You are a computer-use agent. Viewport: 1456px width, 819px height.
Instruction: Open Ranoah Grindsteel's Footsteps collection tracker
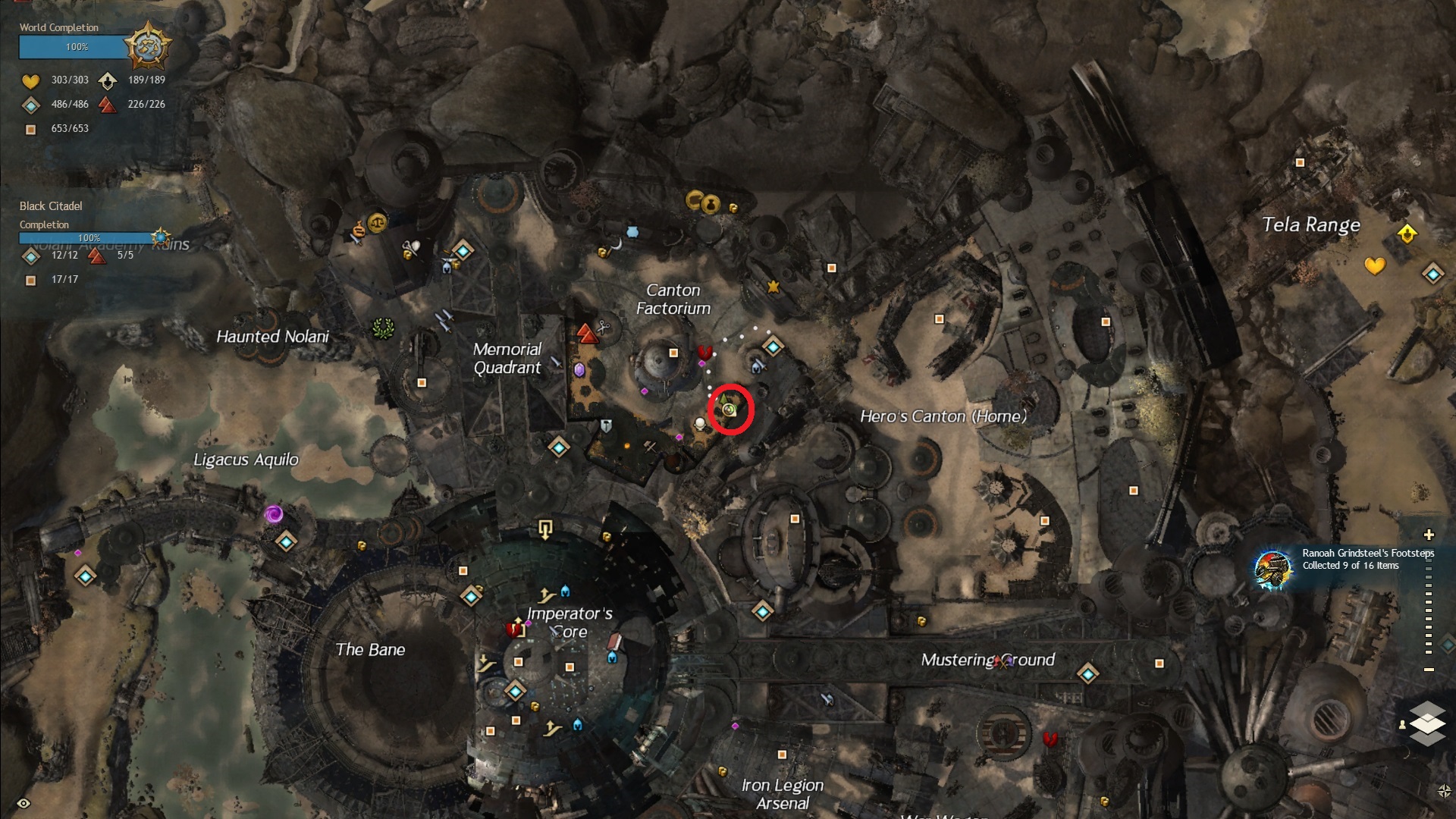point(1272,570)
